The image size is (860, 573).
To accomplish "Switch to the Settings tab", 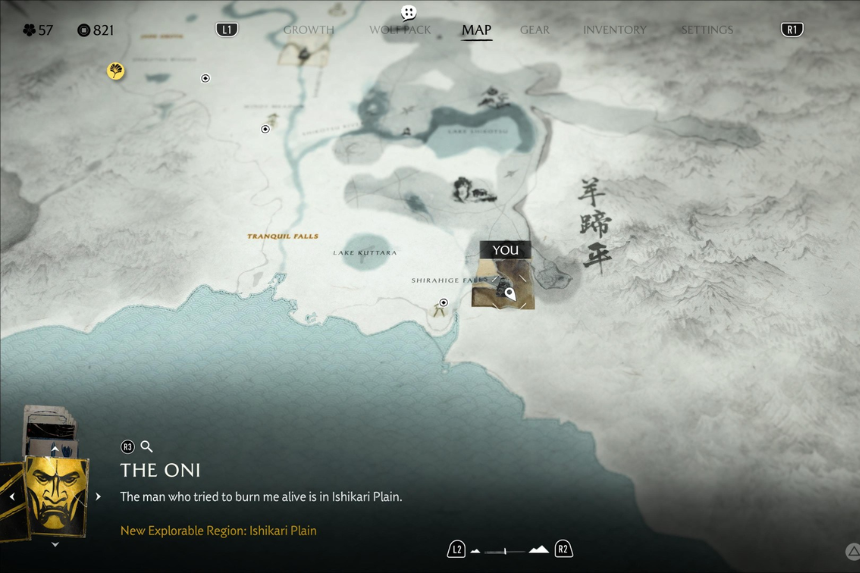I will [x=707, y=30].
